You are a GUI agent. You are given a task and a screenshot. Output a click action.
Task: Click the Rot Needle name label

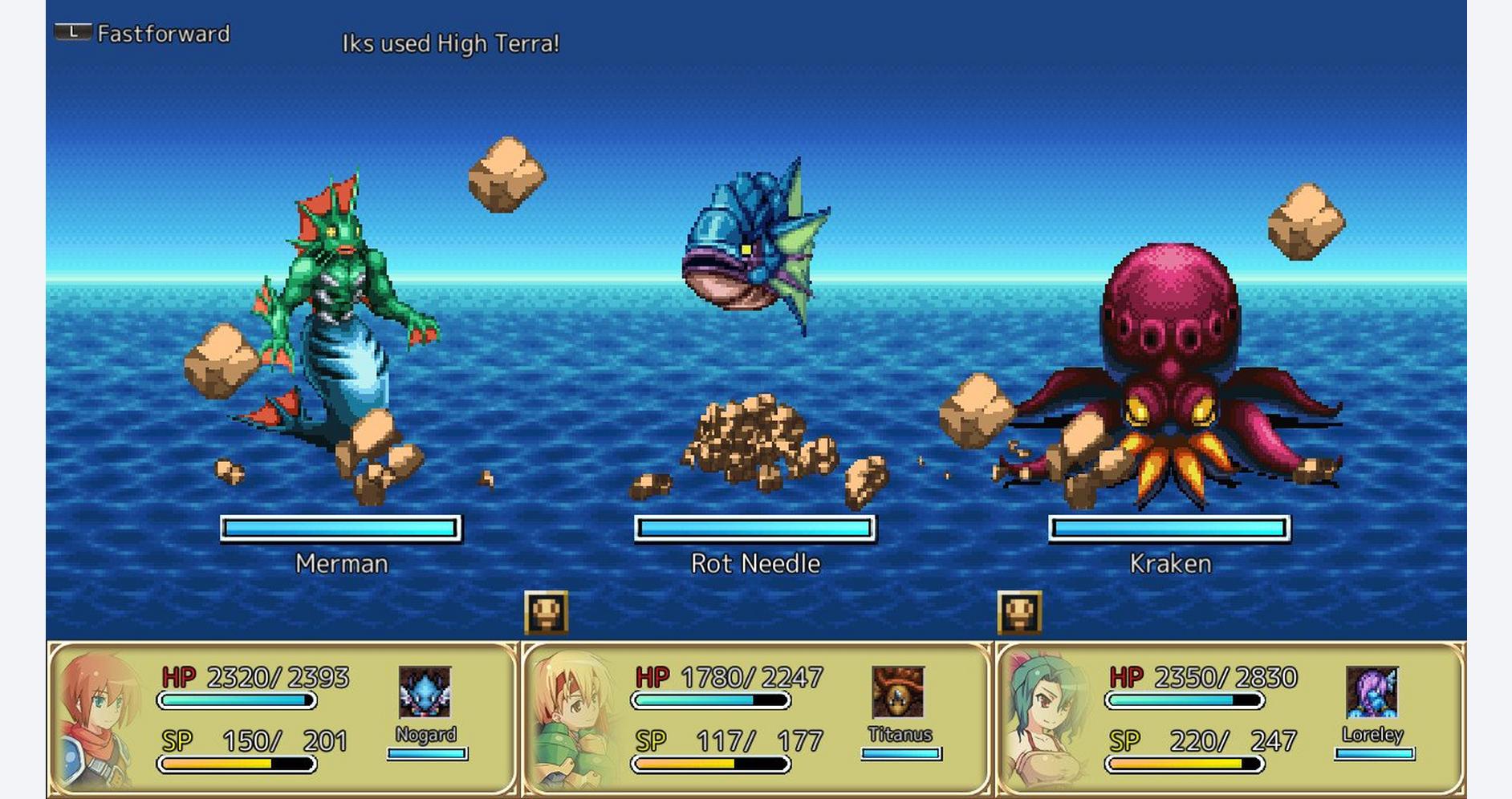point(754,564)
